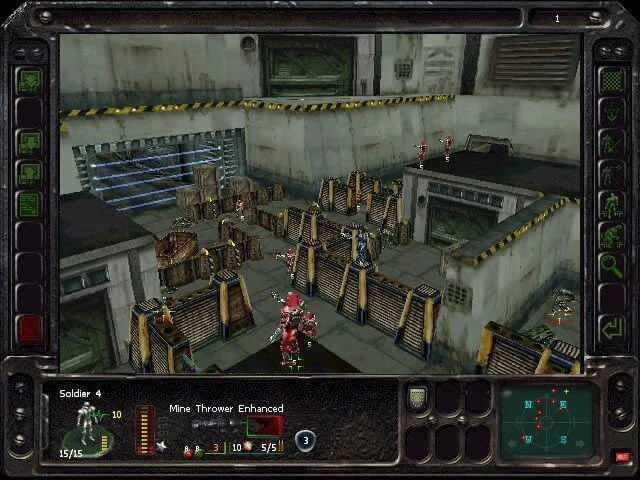Click the circular number 3 indicator

pos(305,439)
